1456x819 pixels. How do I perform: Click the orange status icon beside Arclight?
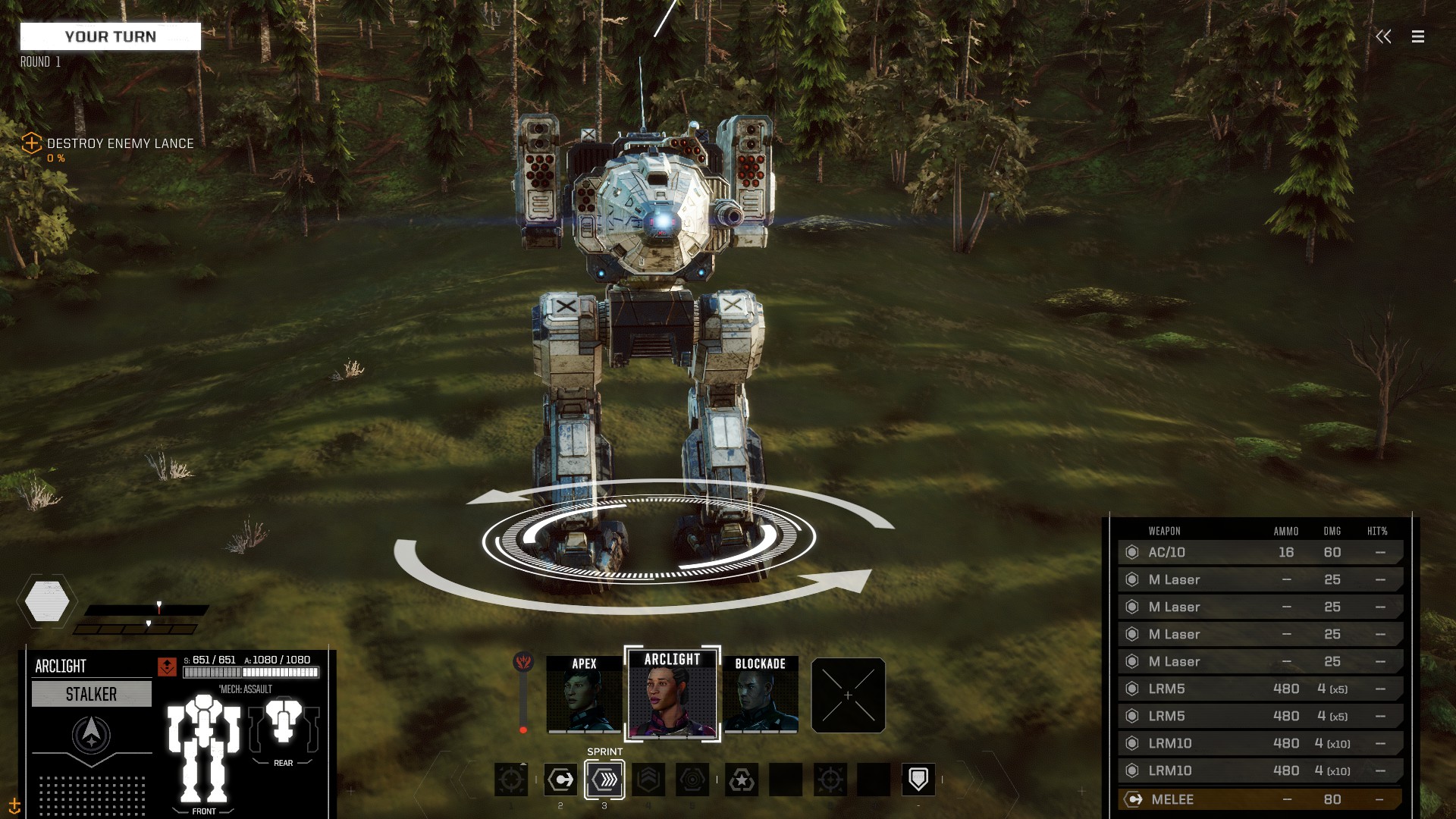(167, 667)
